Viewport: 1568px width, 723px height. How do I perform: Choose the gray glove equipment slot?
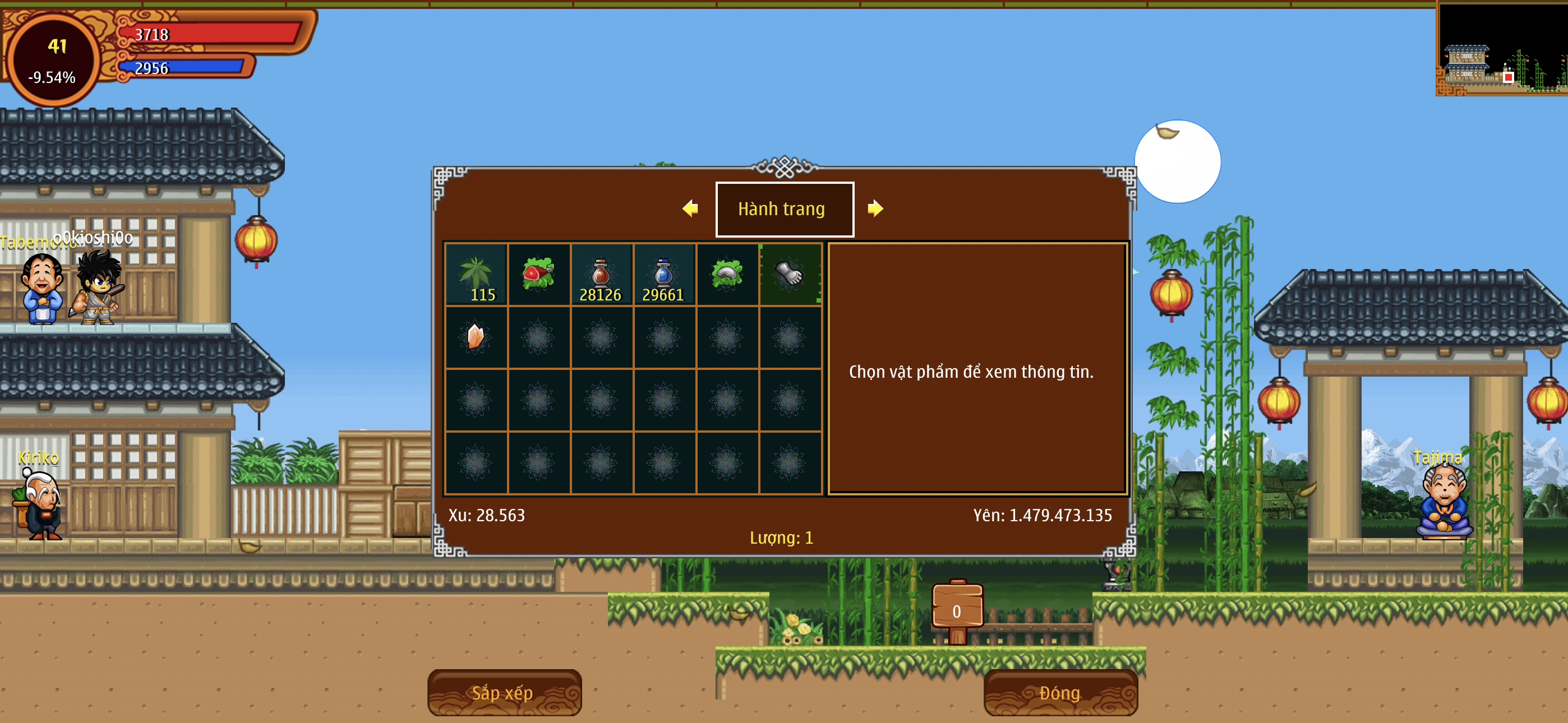[x=790, y=275]
